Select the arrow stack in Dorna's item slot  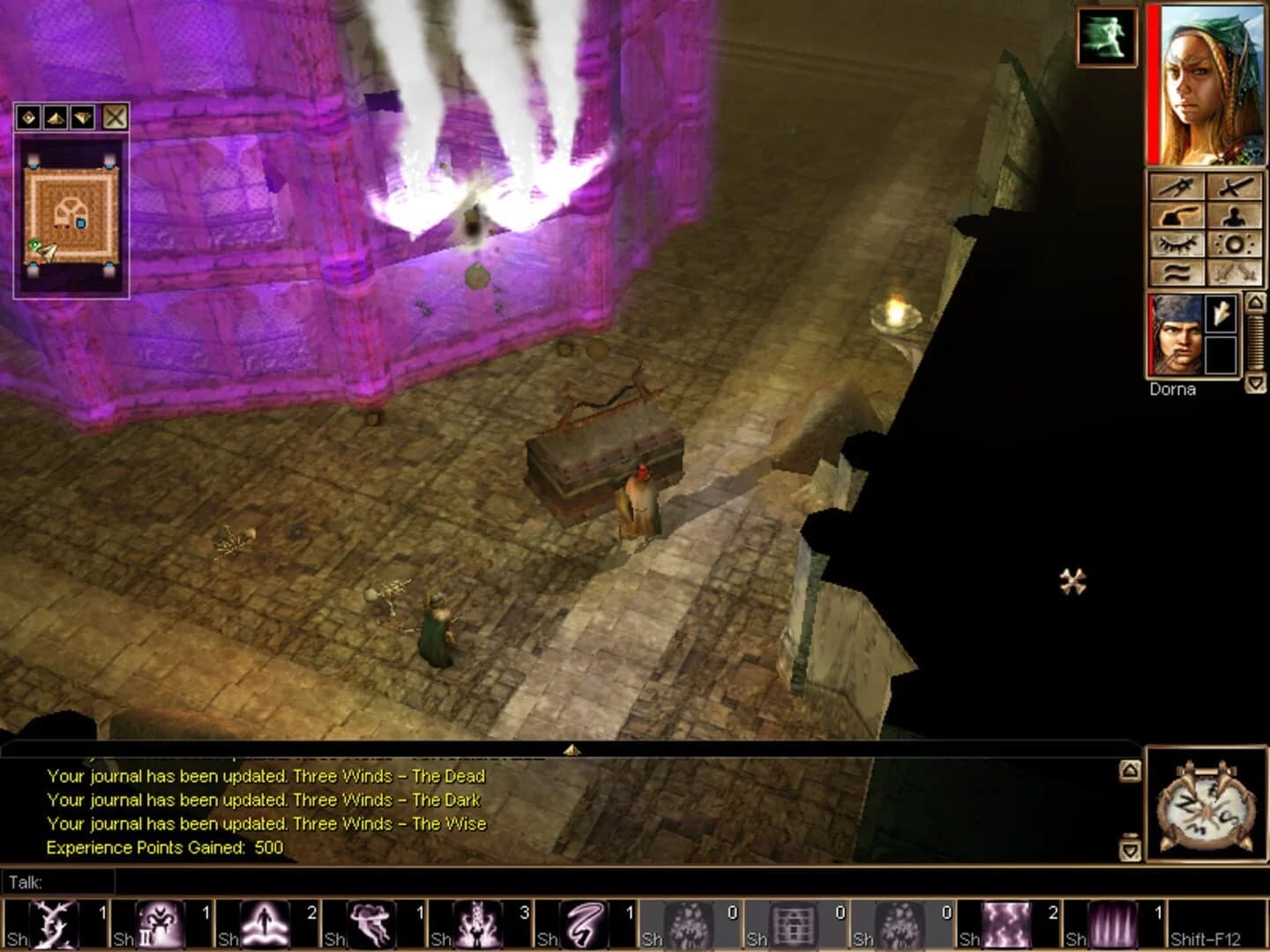(x=1222, y=314)
